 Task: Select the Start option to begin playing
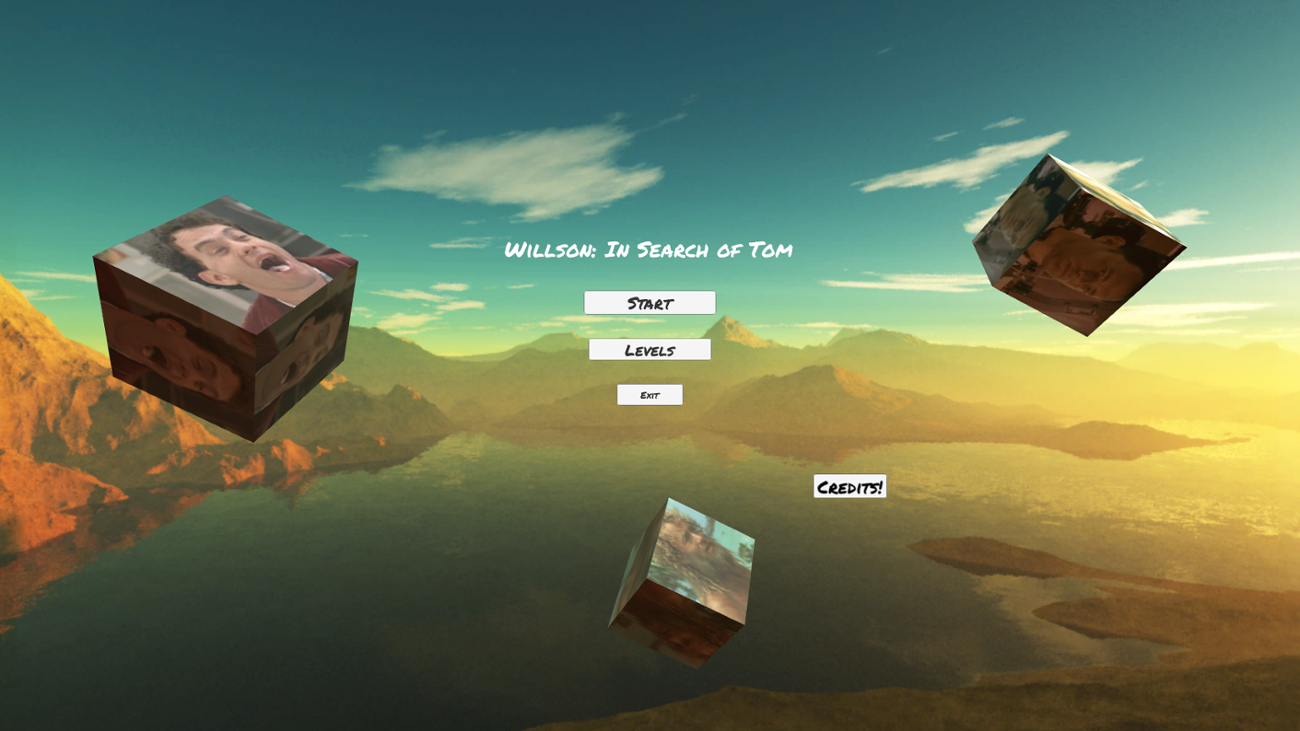[x=649, y=301]
